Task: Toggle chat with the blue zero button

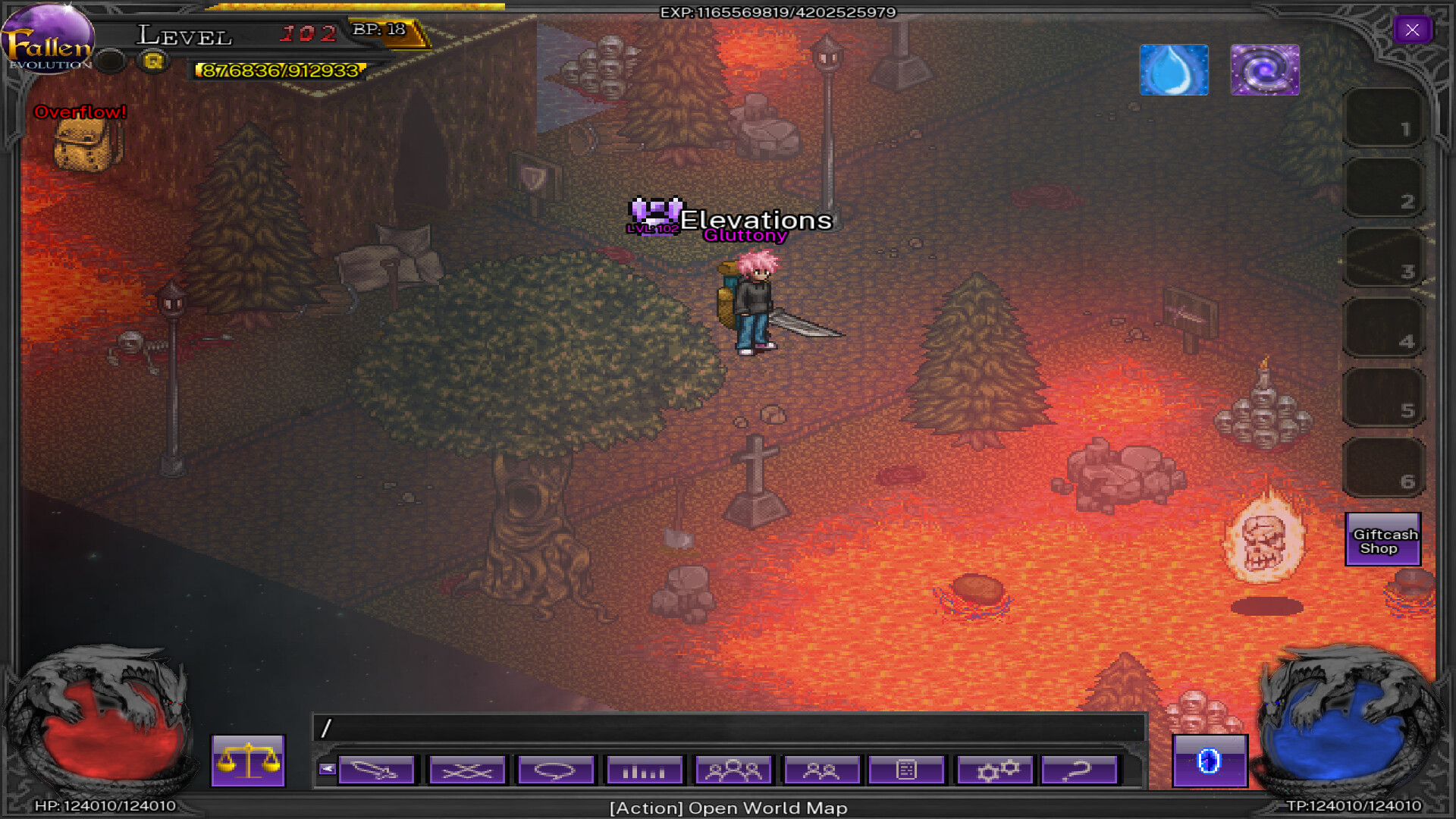Action: click(1210, 764)
